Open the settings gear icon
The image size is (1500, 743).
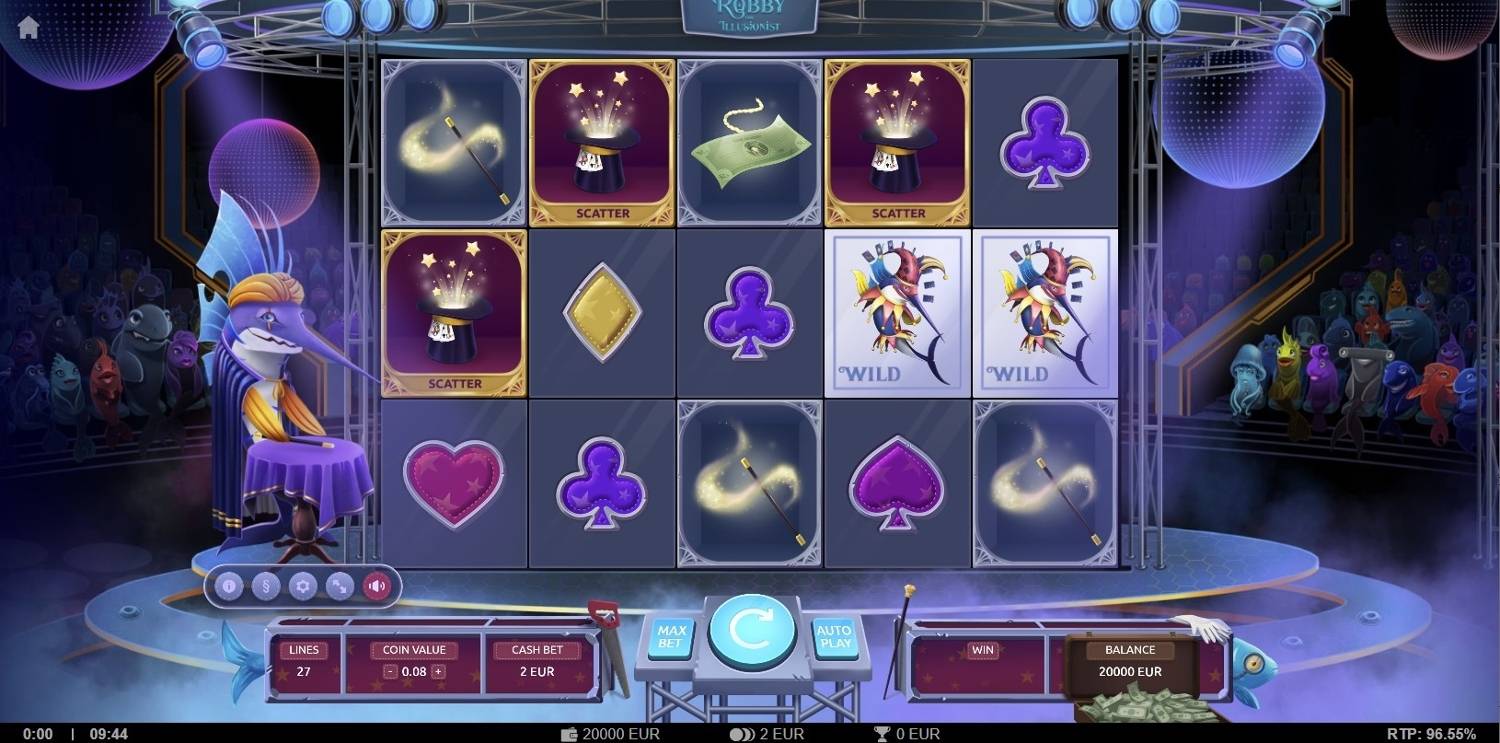301,587
